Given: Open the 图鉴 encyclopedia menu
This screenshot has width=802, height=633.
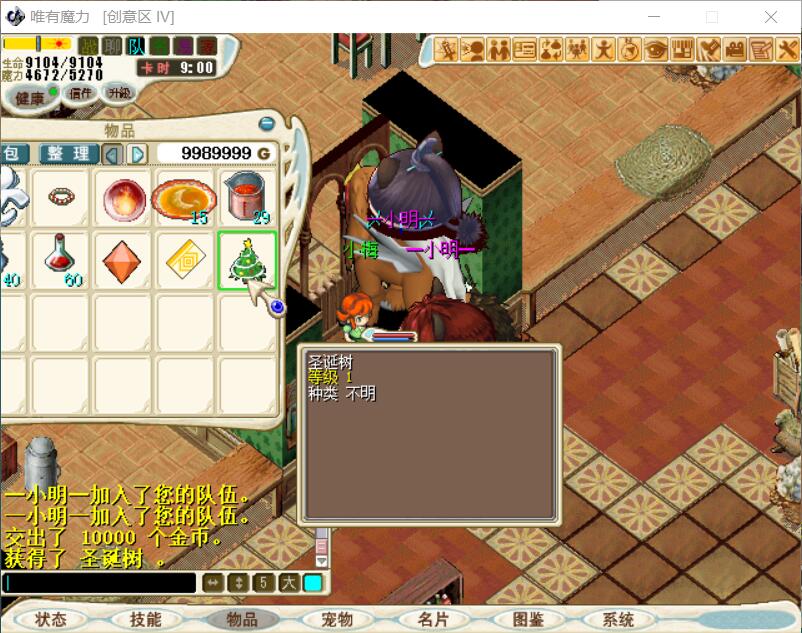Looking at the screenshot, I should pyautogui.click(x=528, y=619).
